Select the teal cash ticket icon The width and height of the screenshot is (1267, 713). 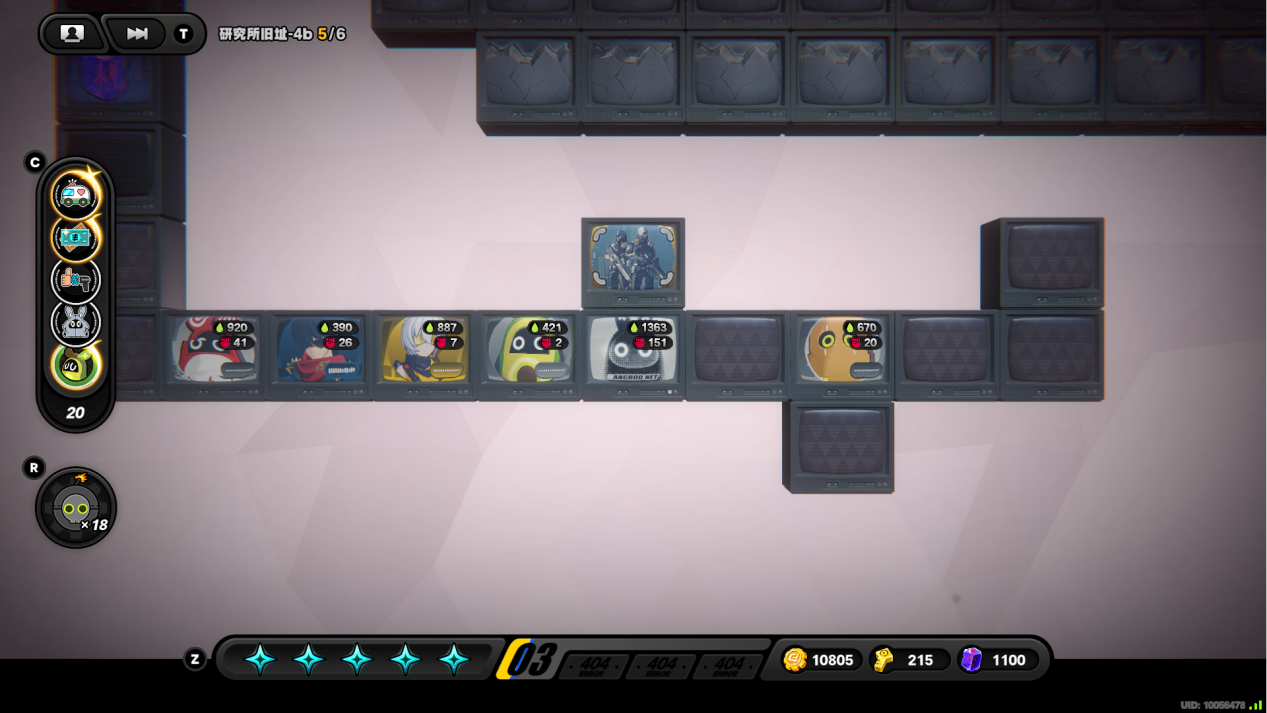[76, 238]
